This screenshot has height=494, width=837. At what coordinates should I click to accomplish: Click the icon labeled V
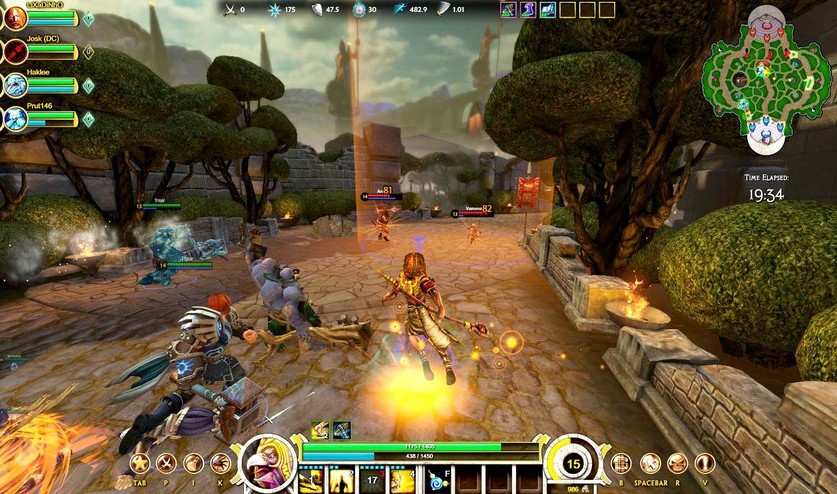(705, 463)
